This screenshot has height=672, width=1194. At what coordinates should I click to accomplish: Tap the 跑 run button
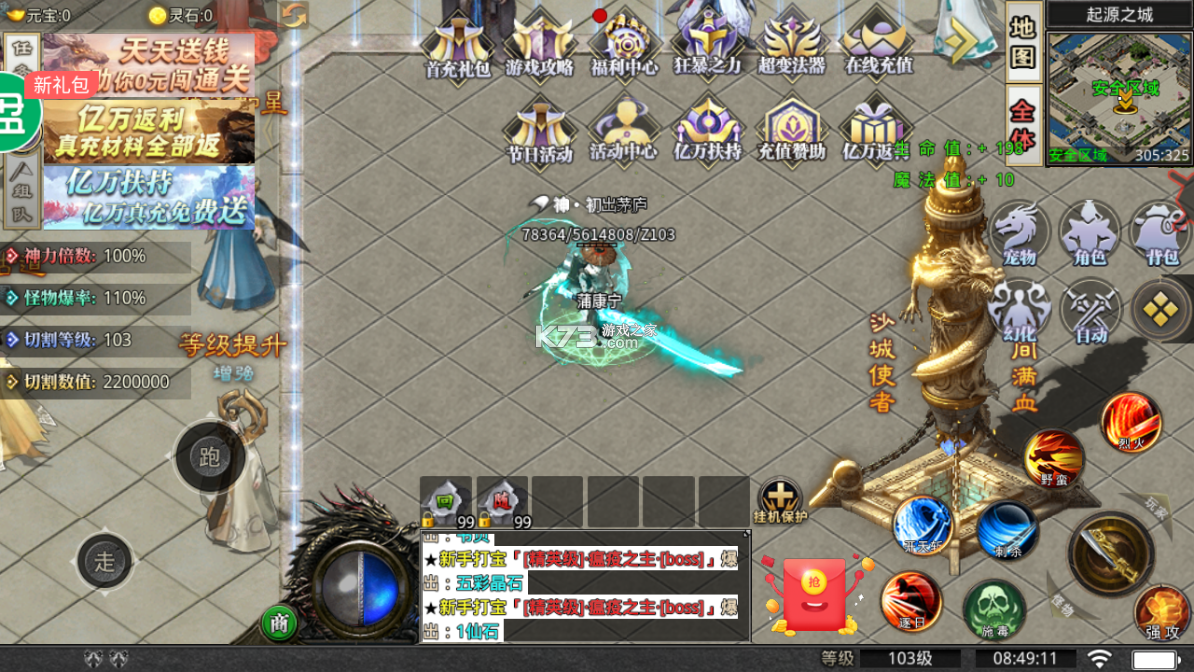point(209,457)
